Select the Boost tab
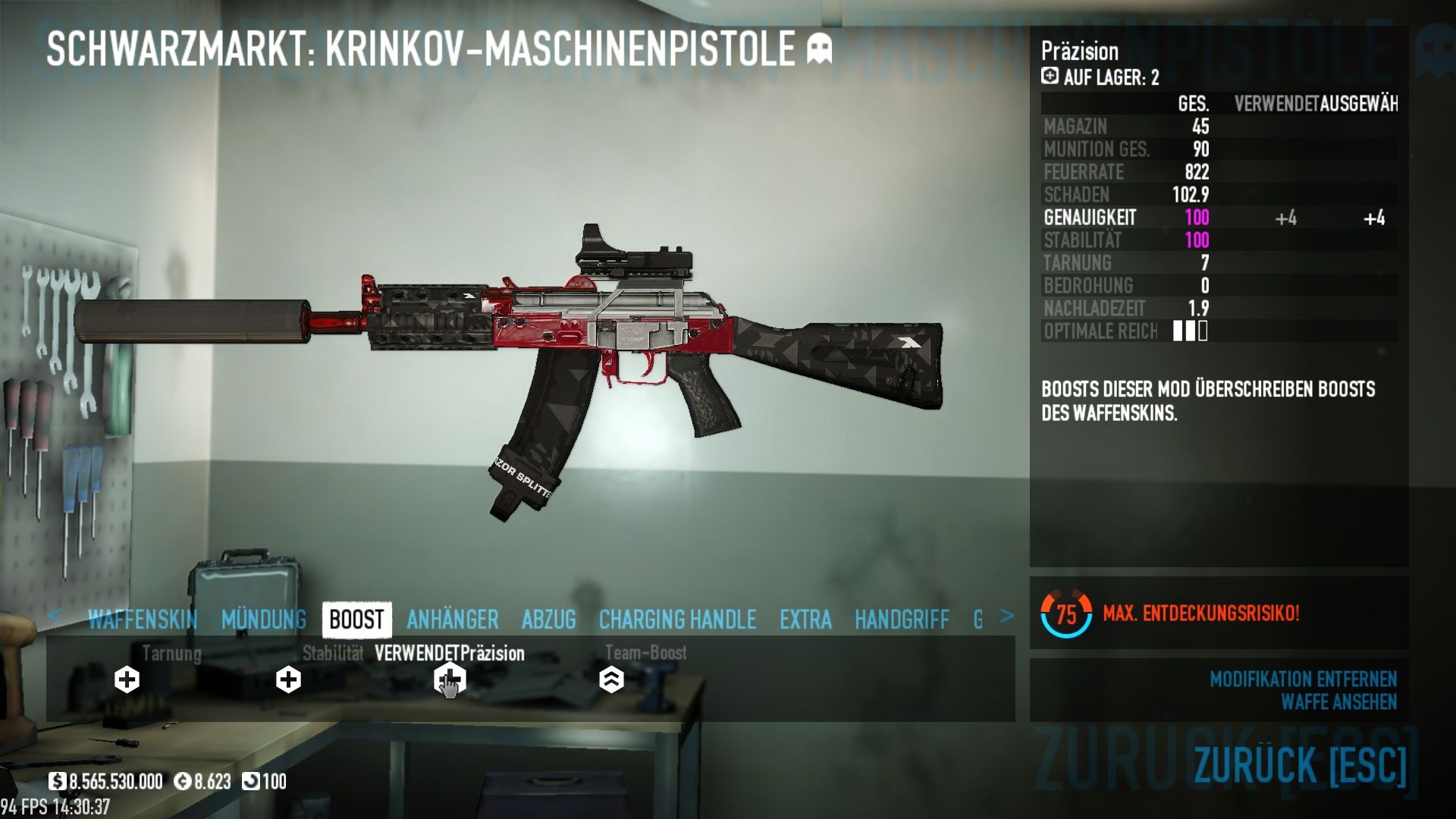The image size is (1456, 819). tap(356, 620)
